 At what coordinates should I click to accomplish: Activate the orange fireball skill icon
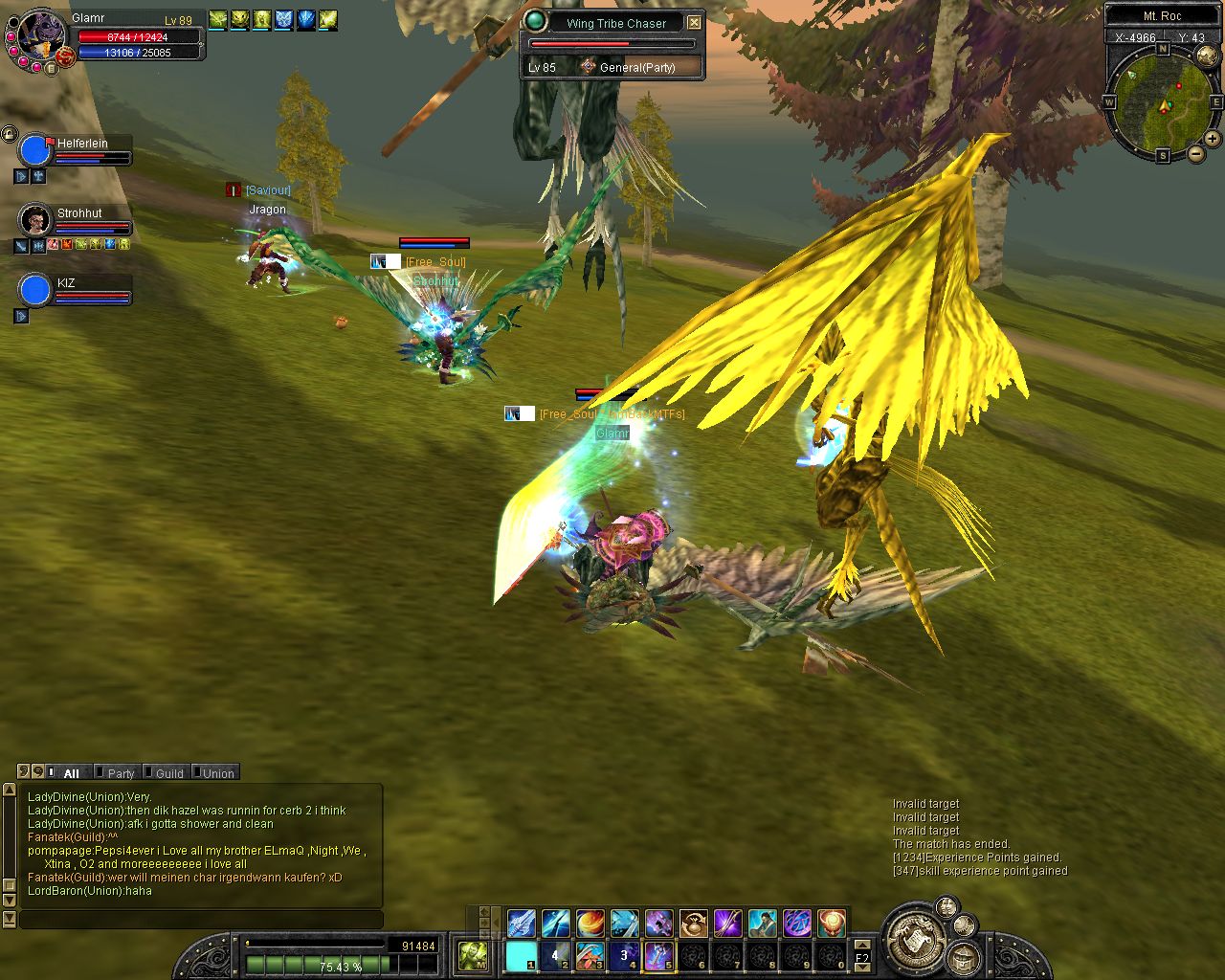pos(590,924)
